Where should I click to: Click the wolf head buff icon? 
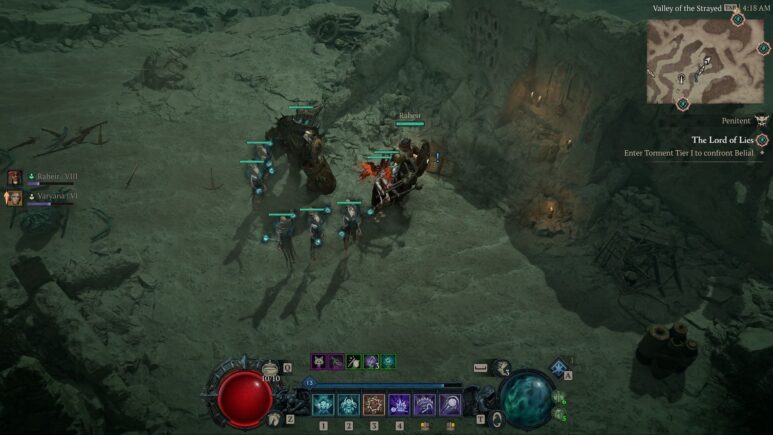[318, 361]
